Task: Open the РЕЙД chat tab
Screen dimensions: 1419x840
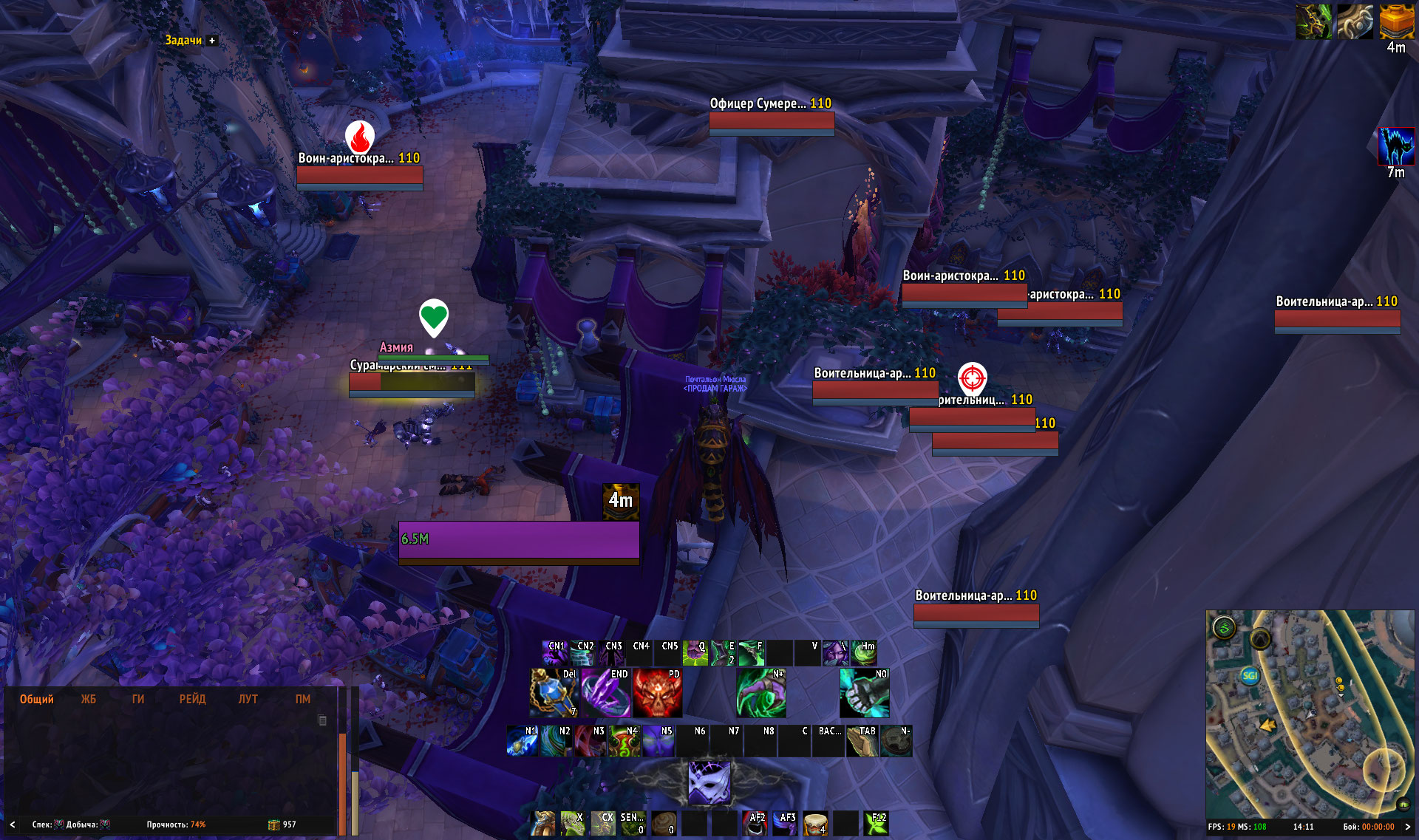Action: tap(192, 699)
